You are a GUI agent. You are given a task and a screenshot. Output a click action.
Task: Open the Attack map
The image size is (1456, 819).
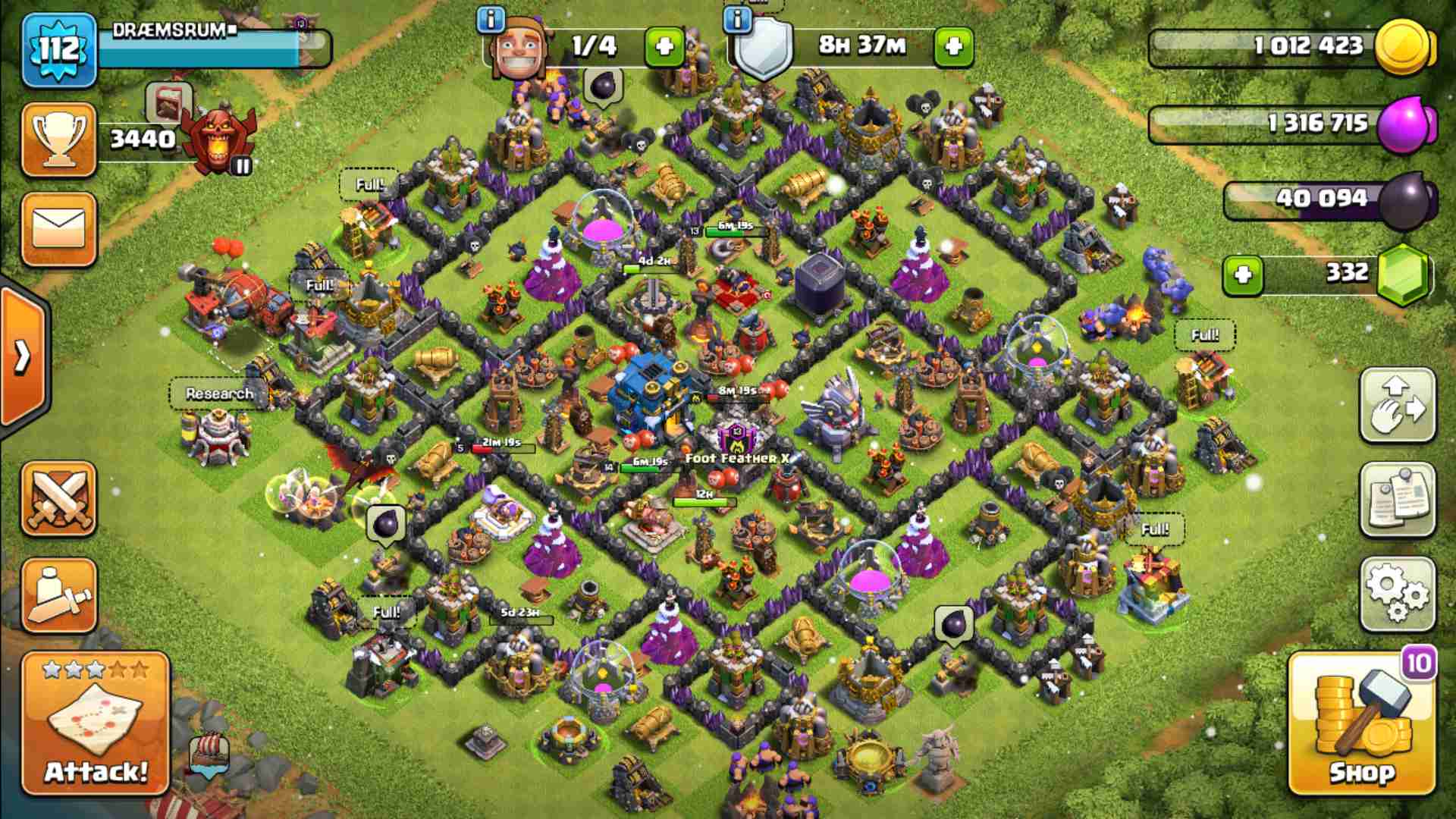pyautogui.click(x=96, y=723)
